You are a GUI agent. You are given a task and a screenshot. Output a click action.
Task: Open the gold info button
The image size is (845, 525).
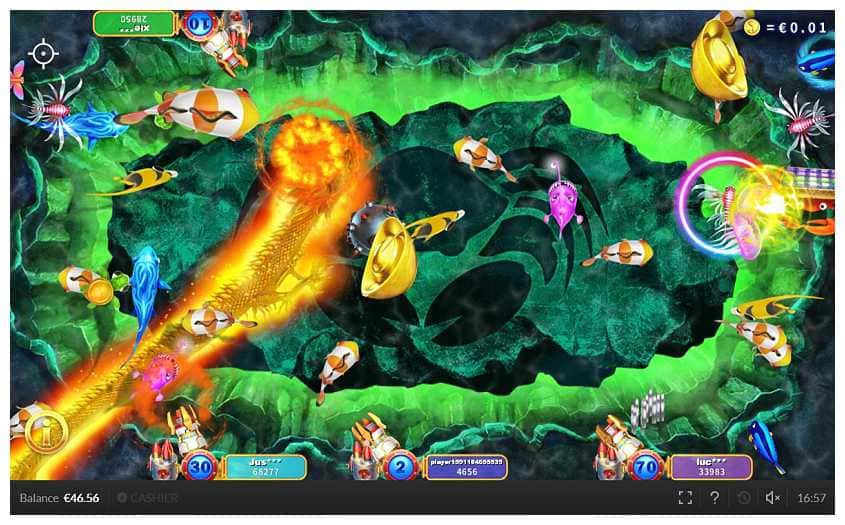pyautogui.click(x=45, y=434)
